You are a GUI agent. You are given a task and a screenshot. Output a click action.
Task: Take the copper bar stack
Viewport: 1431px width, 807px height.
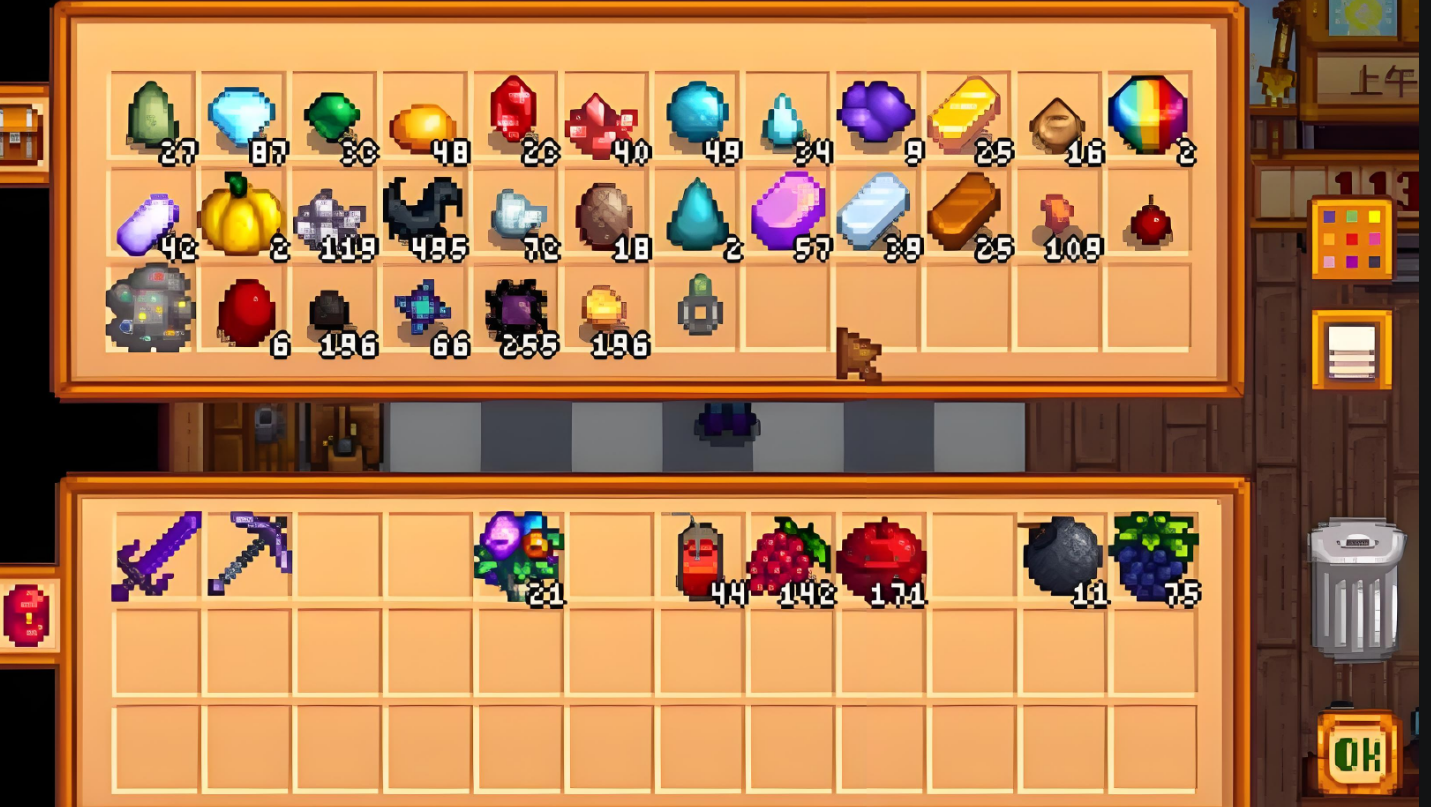pyautogui.click(x=964, y=211)
